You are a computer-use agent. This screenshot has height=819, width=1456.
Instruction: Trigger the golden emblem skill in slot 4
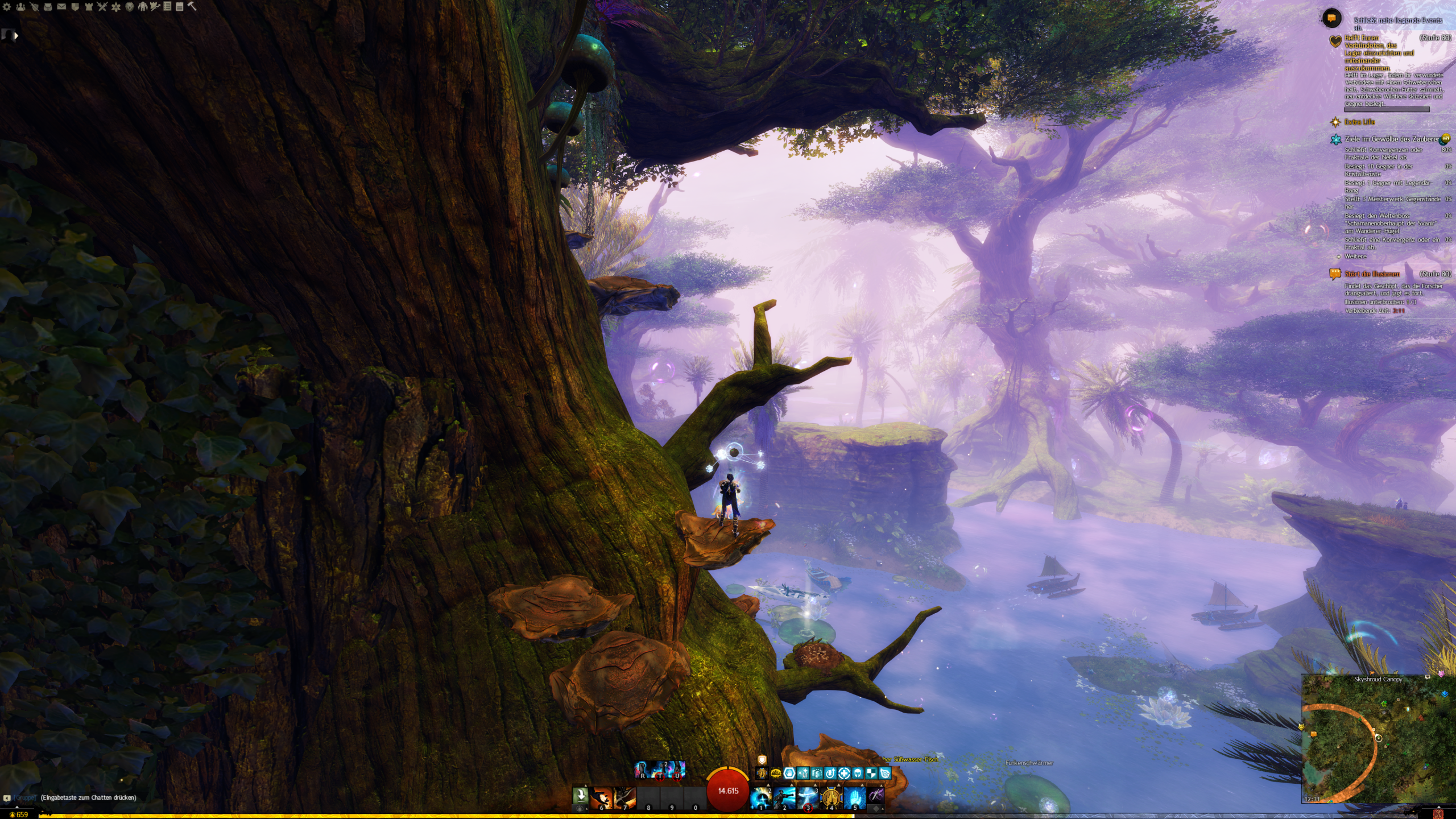click(831, 798)
